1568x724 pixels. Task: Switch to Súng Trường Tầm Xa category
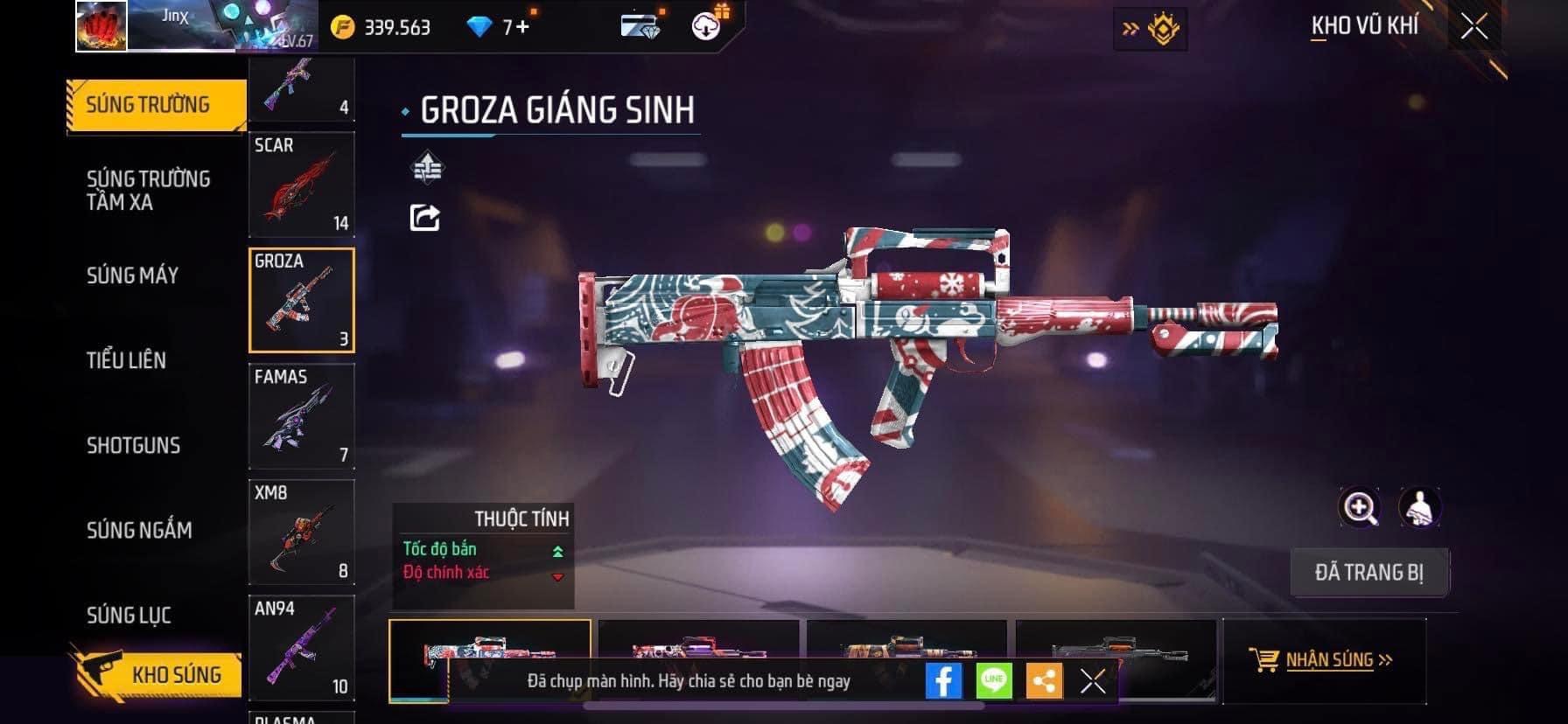coord(148,190)
